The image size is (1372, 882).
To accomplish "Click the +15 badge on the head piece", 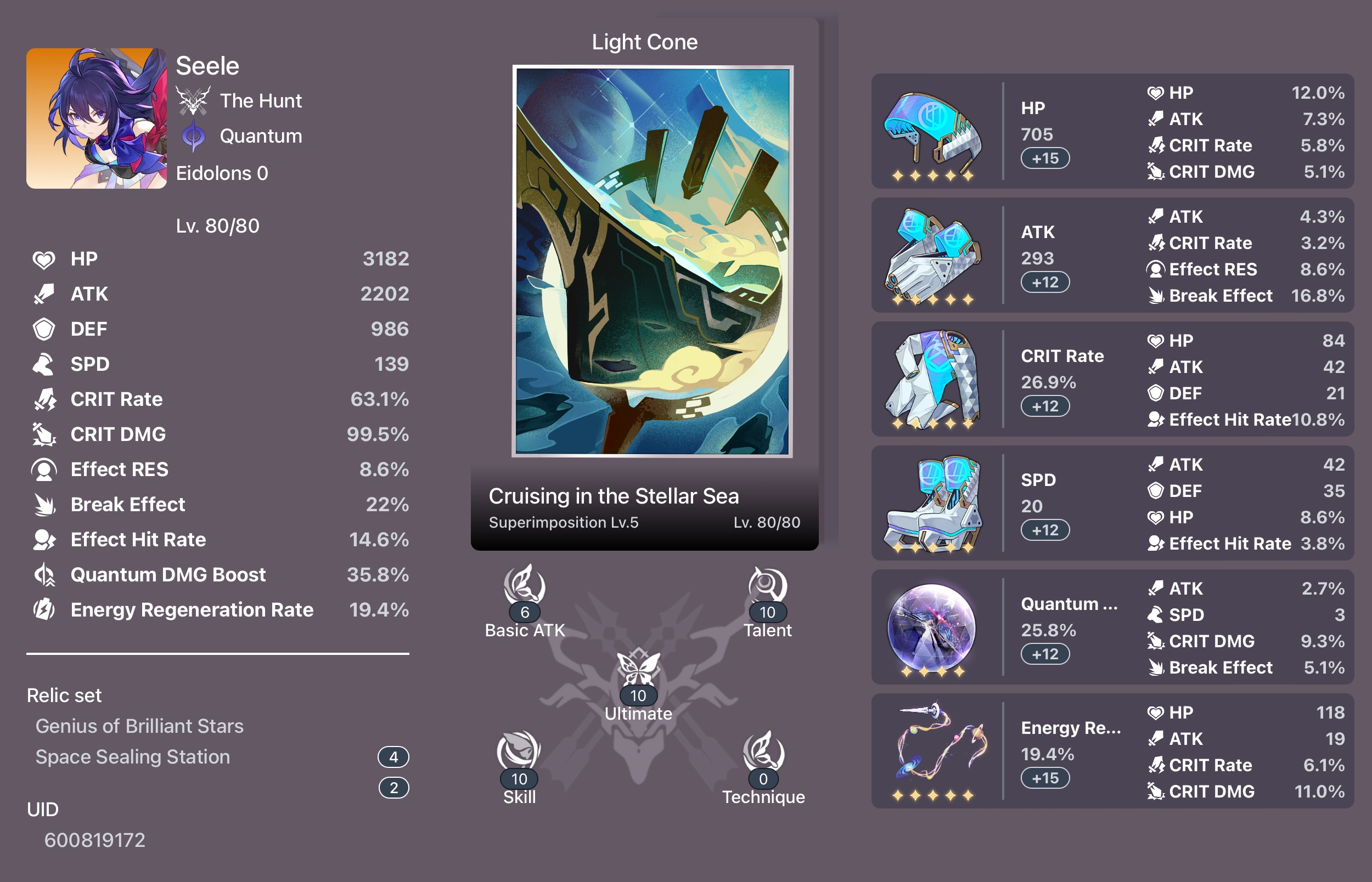I will coord(1045,159).
